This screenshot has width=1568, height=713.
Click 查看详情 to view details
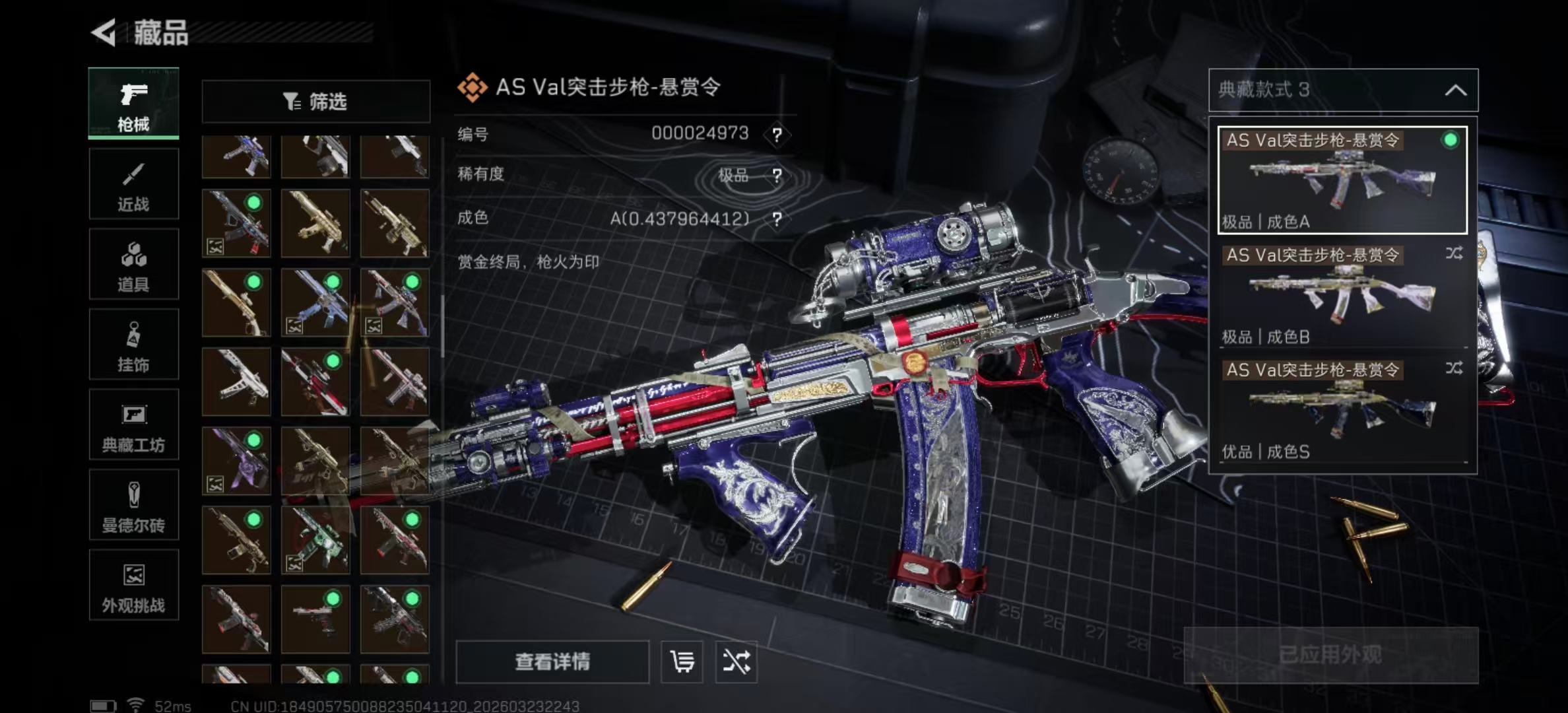point(552,662)
